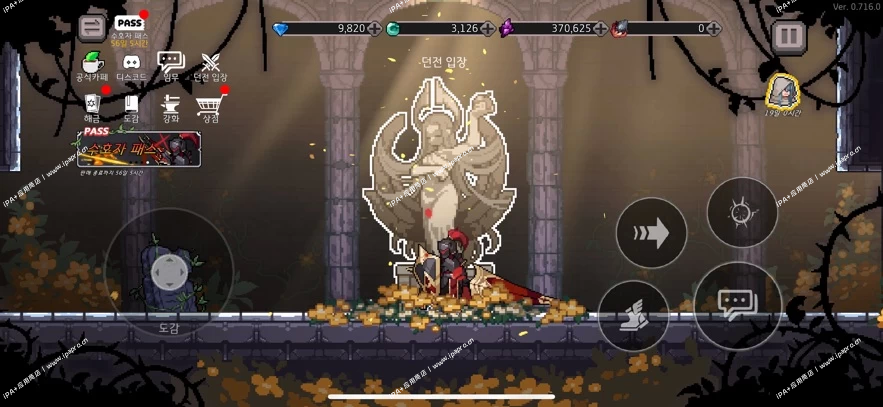Screen dimensions: 883x407
Task: Open the 수호자 패스 PASS icon
Action: coord(129,26)
